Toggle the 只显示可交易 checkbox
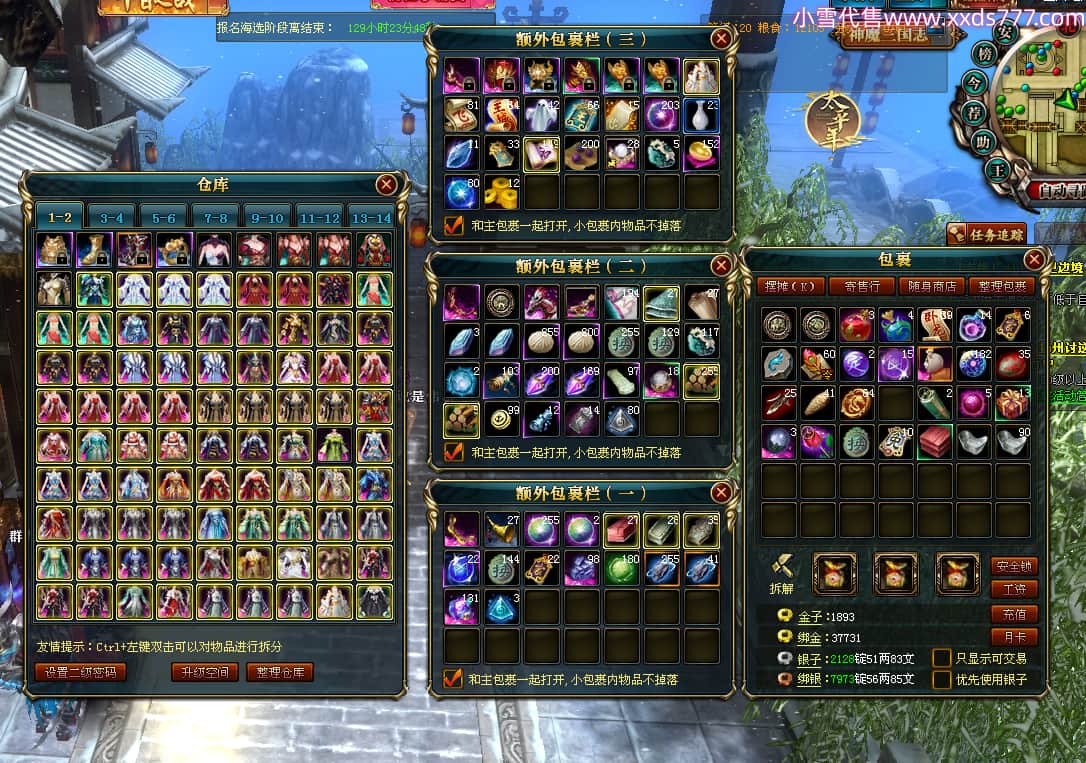Image resolution: width=1086 pixels, height=763 pixels. click(x=941, y=658)
